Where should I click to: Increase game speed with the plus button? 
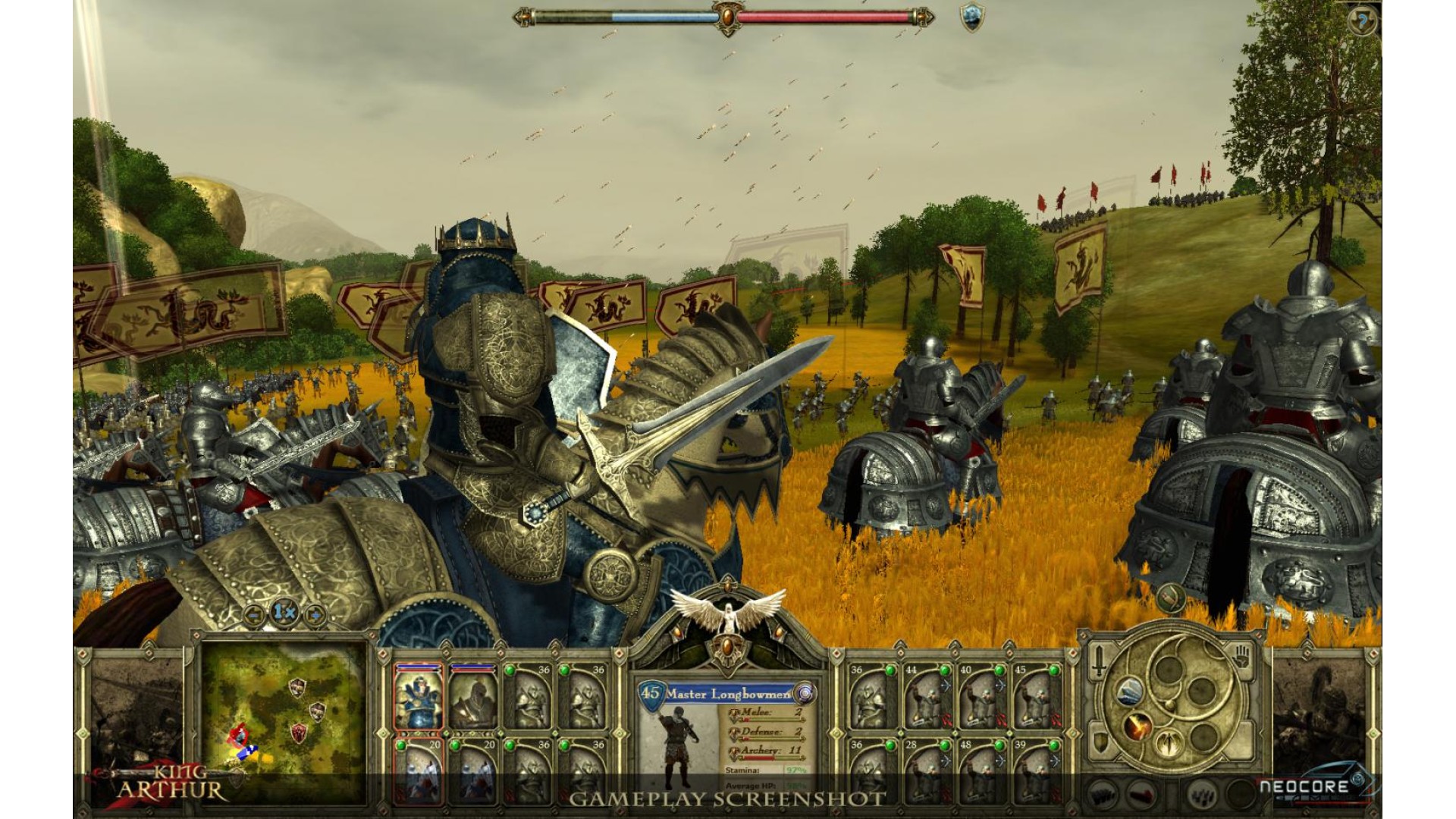(313, 615)
